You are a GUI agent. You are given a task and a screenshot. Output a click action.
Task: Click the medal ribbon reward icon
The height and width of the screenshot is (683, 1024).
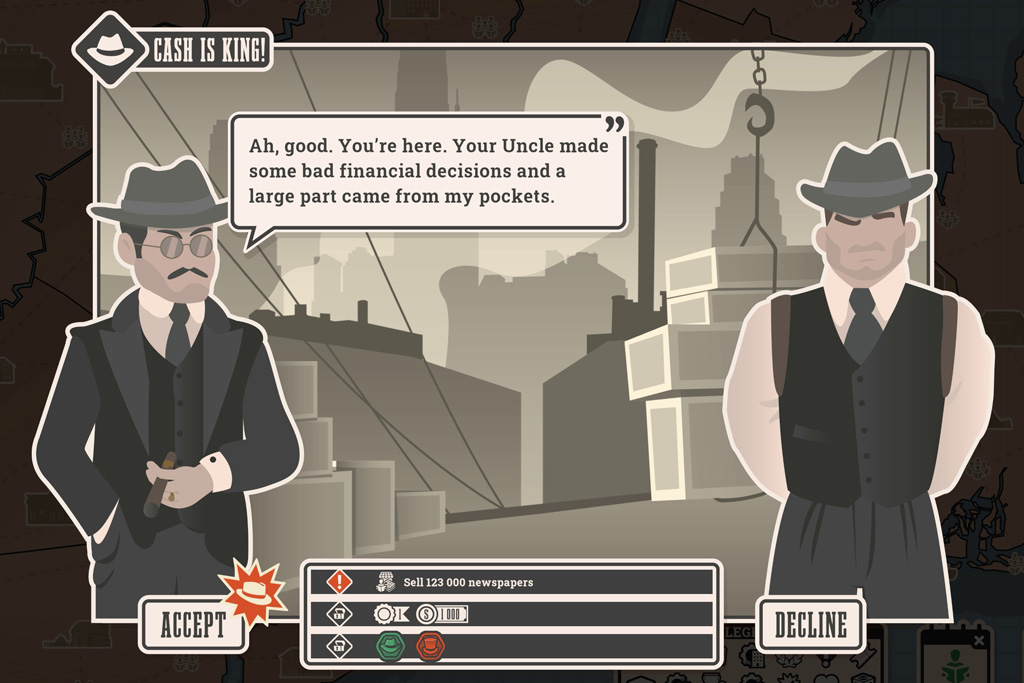[x=389, y=614]
